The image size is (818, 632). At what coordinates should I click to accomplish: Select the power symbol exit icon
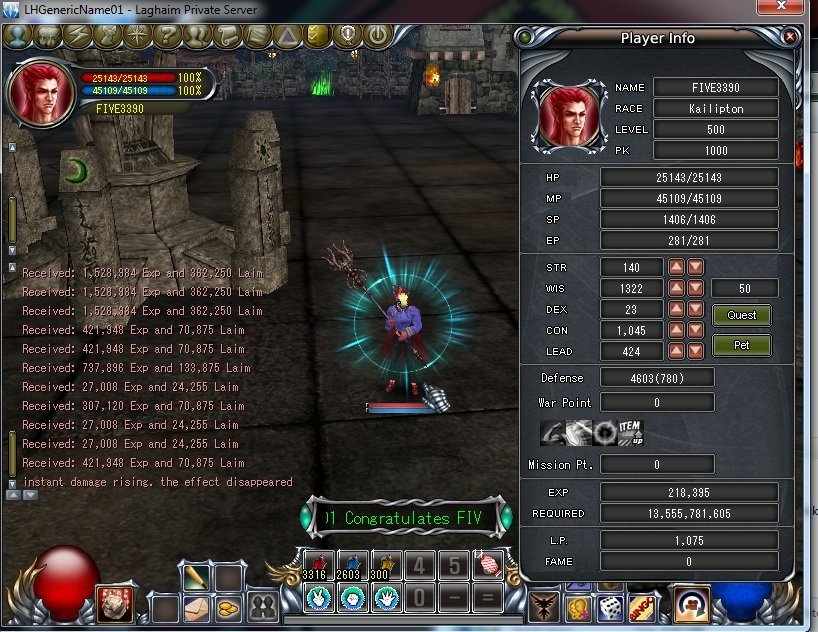377,36
